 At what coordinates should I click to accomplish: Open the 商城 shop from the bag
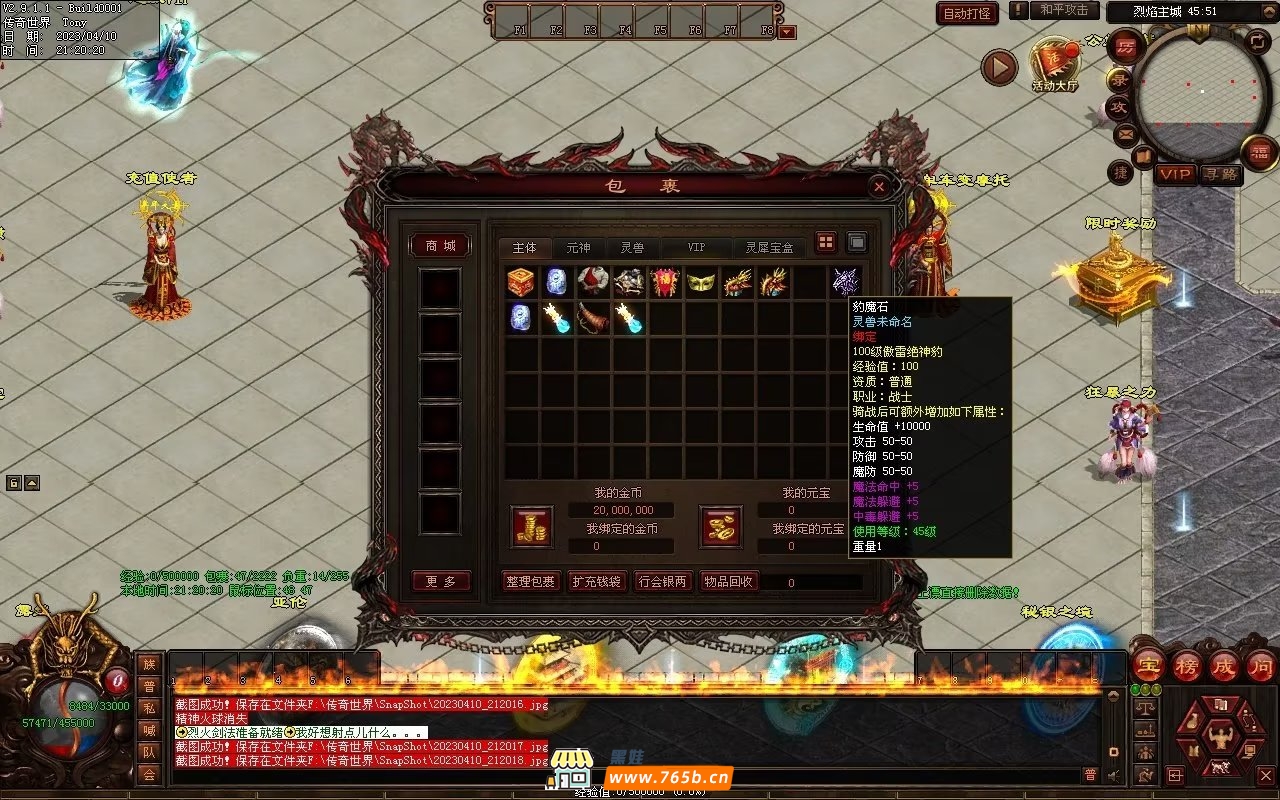point(440,246)
